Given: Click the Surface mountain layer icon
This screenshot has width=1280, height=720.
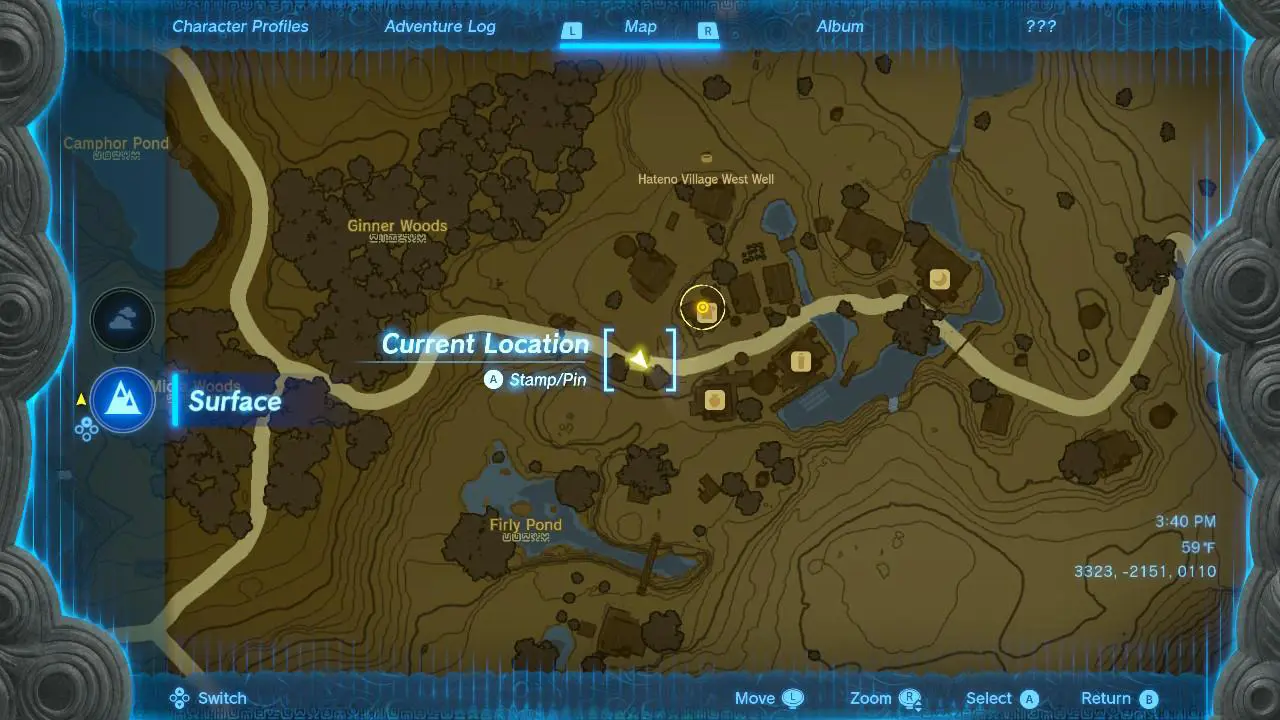Looking at the screenshot, I should [122, 400].
